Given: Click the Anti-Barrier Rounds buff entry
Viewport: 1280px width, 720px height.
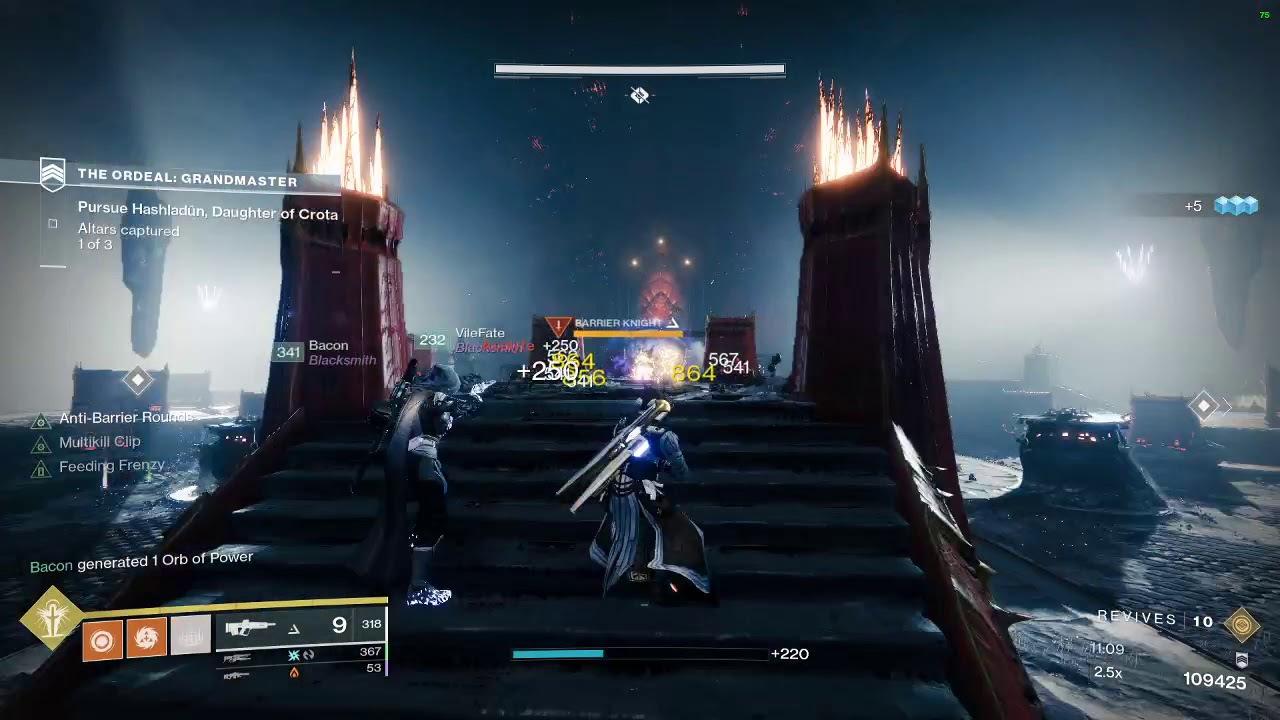Looking at the screenshot, I should [x=125, y=418].
